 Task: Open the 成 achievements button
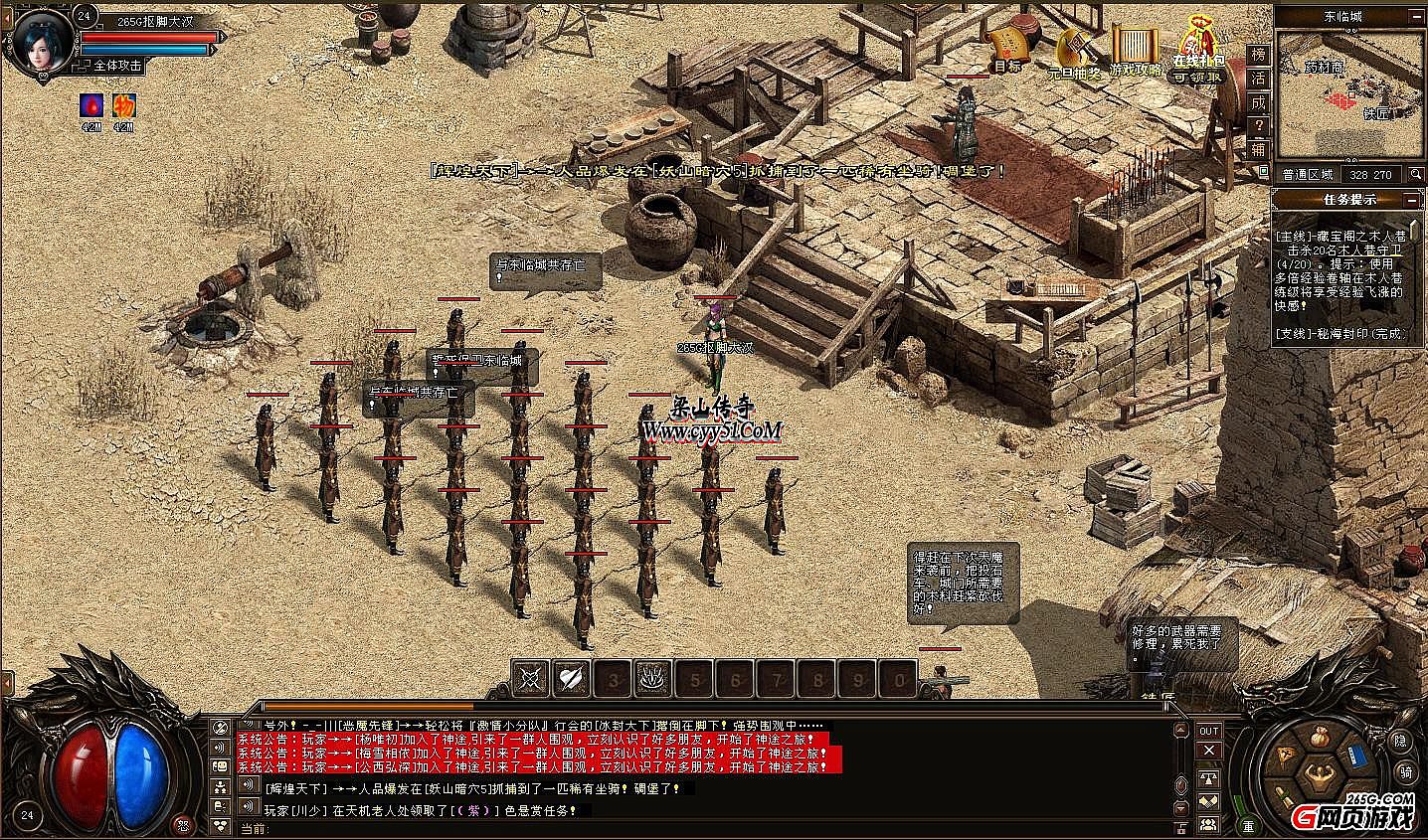click(1258, 101)
